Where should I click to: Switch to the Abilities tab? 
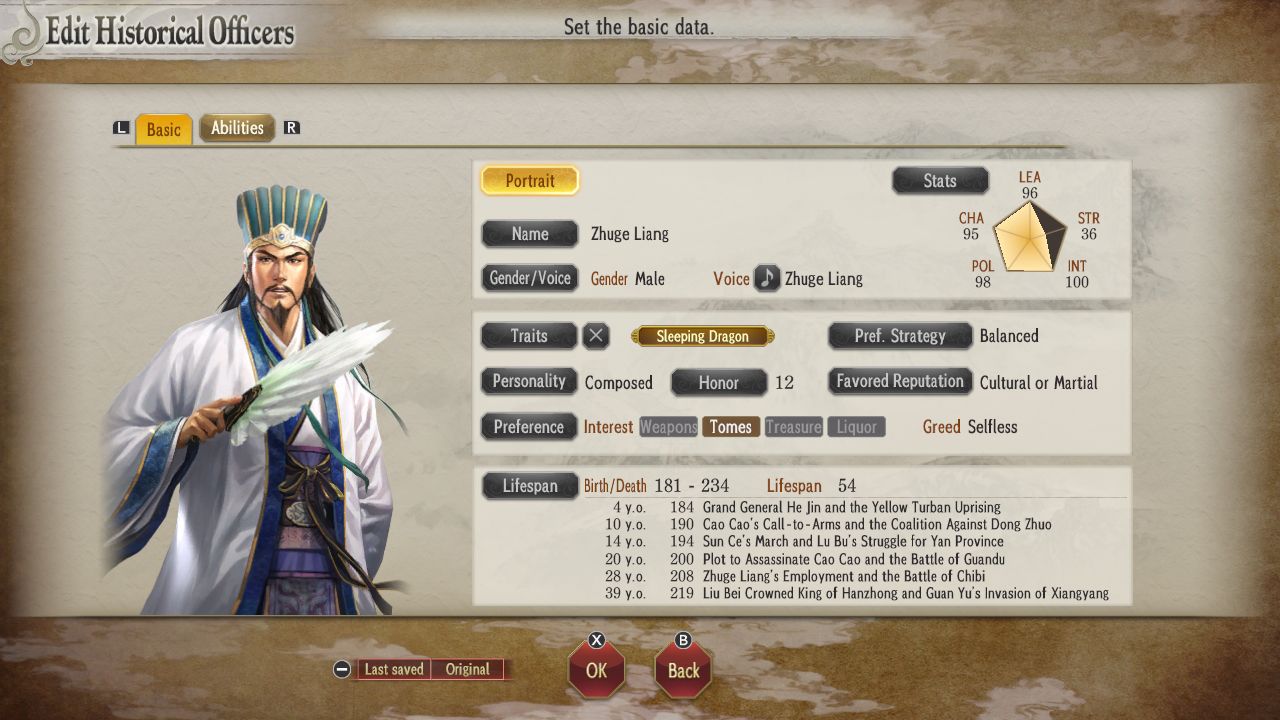point(237,128)
